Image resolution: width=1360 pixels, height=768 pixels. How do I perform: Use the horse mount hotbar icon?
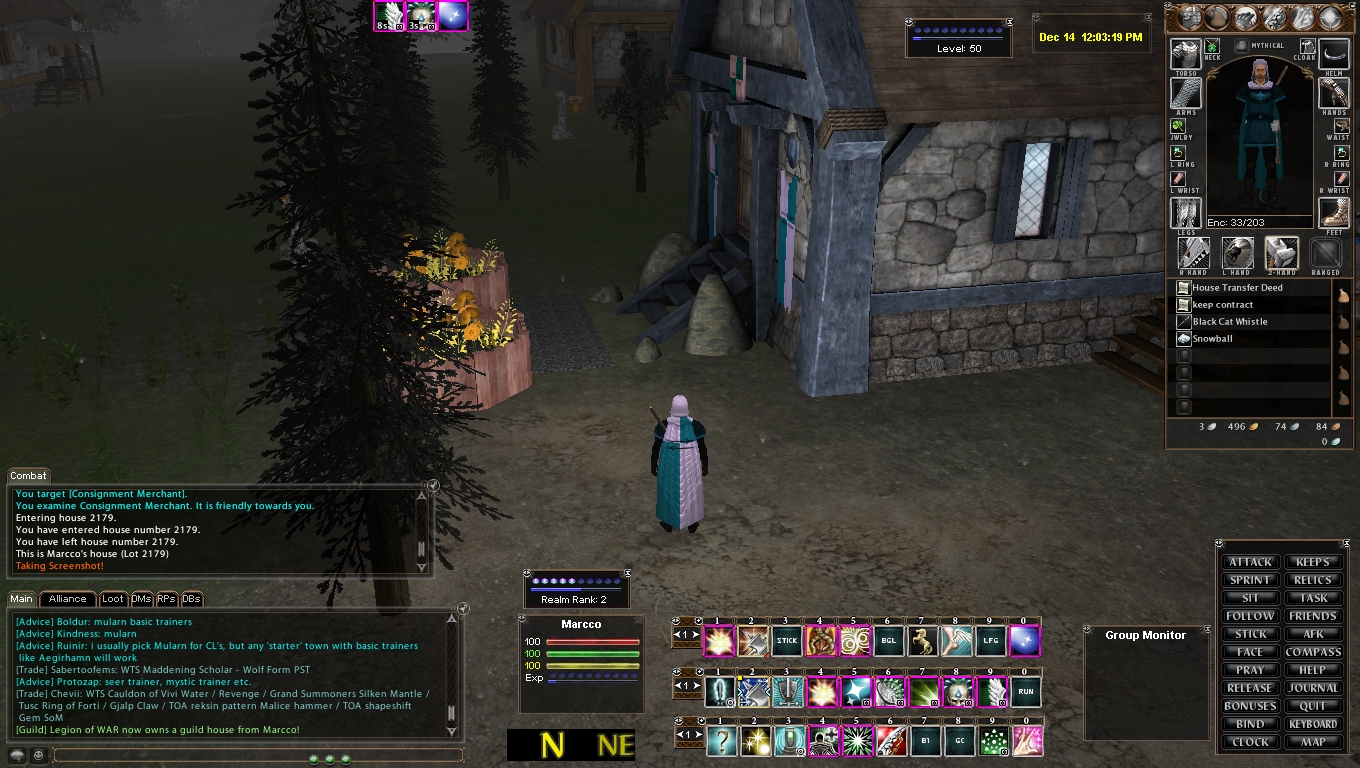click(922, 640)
